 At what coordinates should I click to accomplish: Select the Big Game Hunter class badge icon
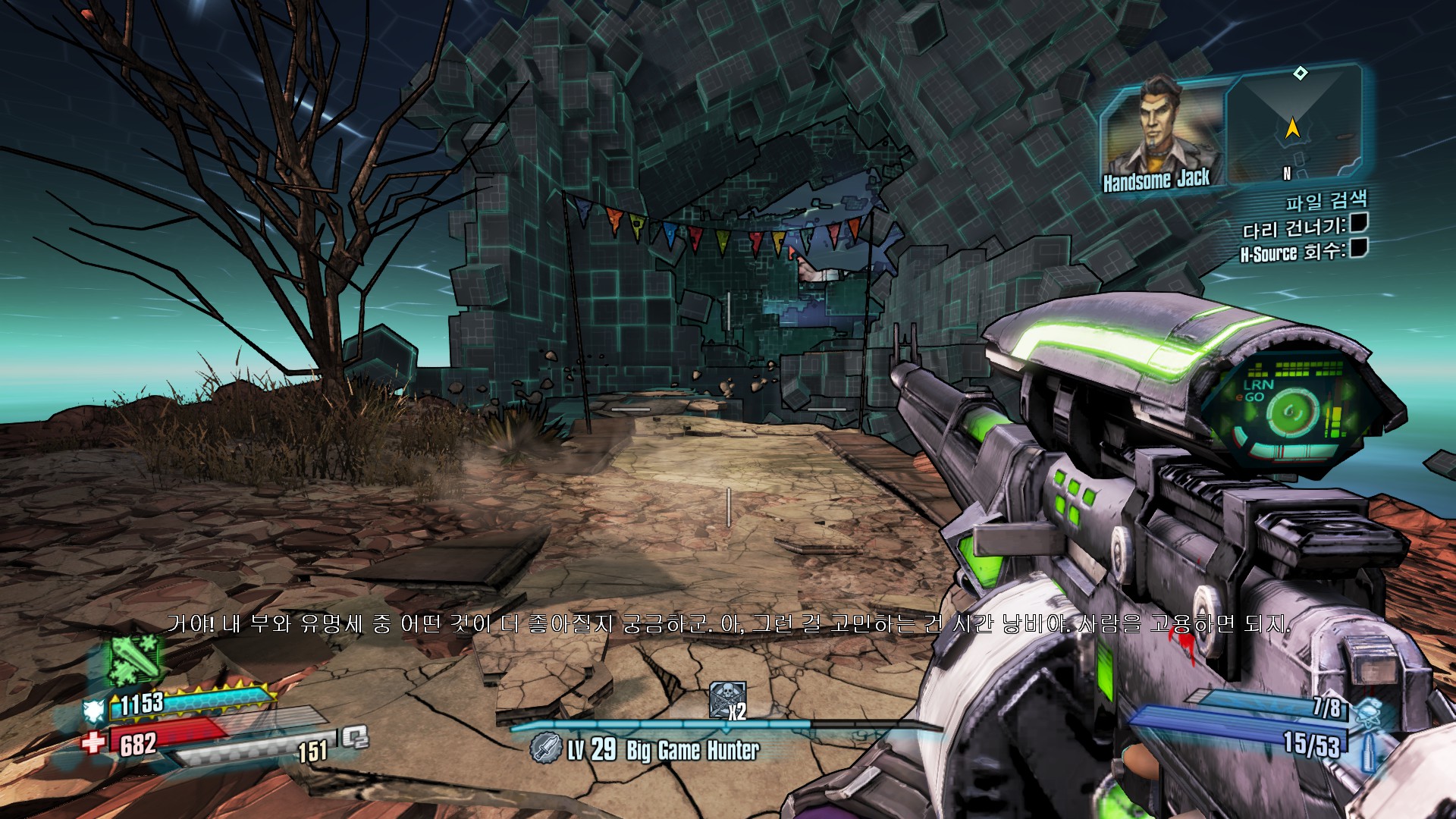pyautogui.click(x=544, y=748)
